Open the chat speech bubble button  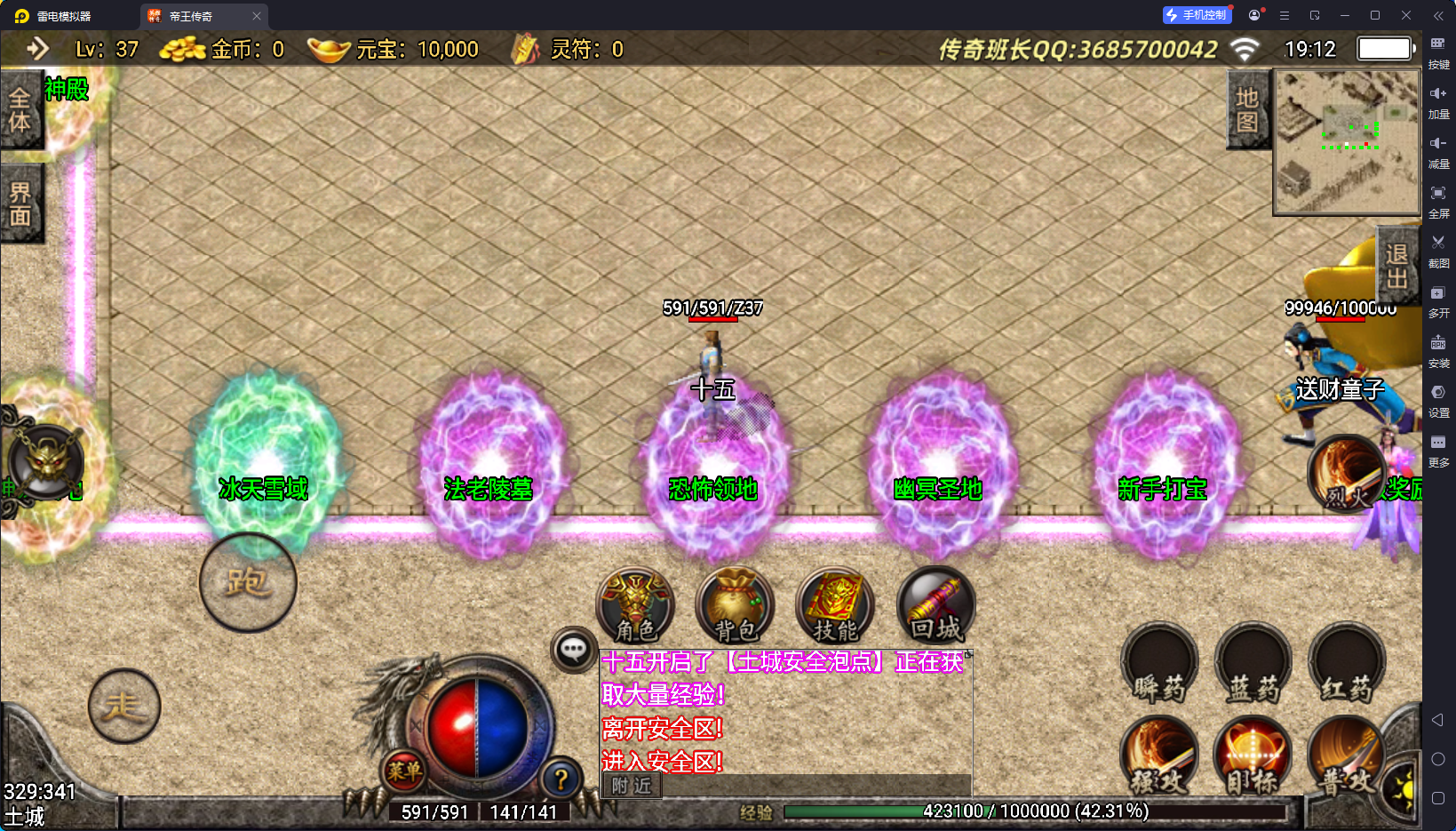[573, 650]
